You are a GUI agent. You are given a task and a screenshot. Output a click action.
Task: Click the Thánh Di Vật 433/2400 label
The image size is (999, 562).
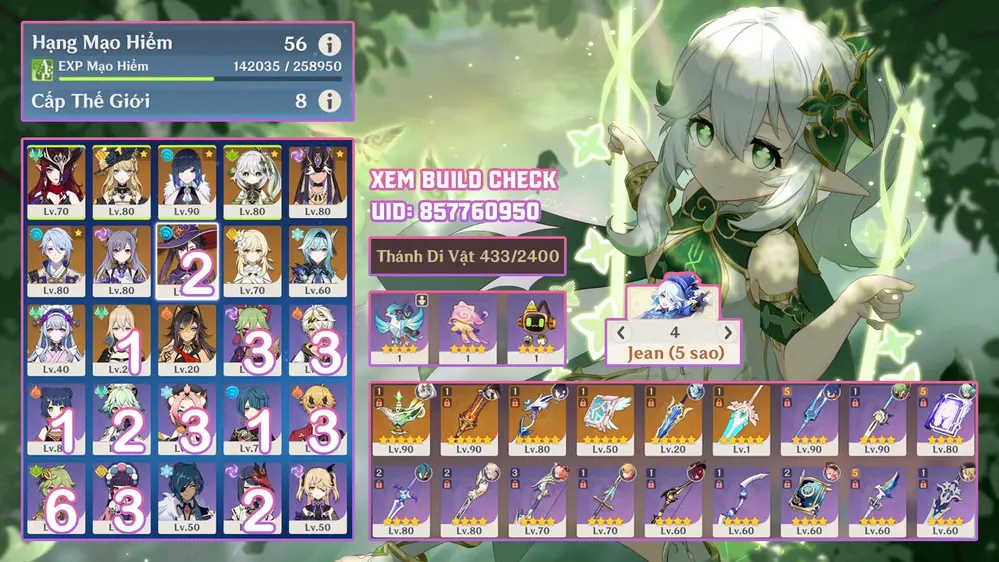point(467,257)
